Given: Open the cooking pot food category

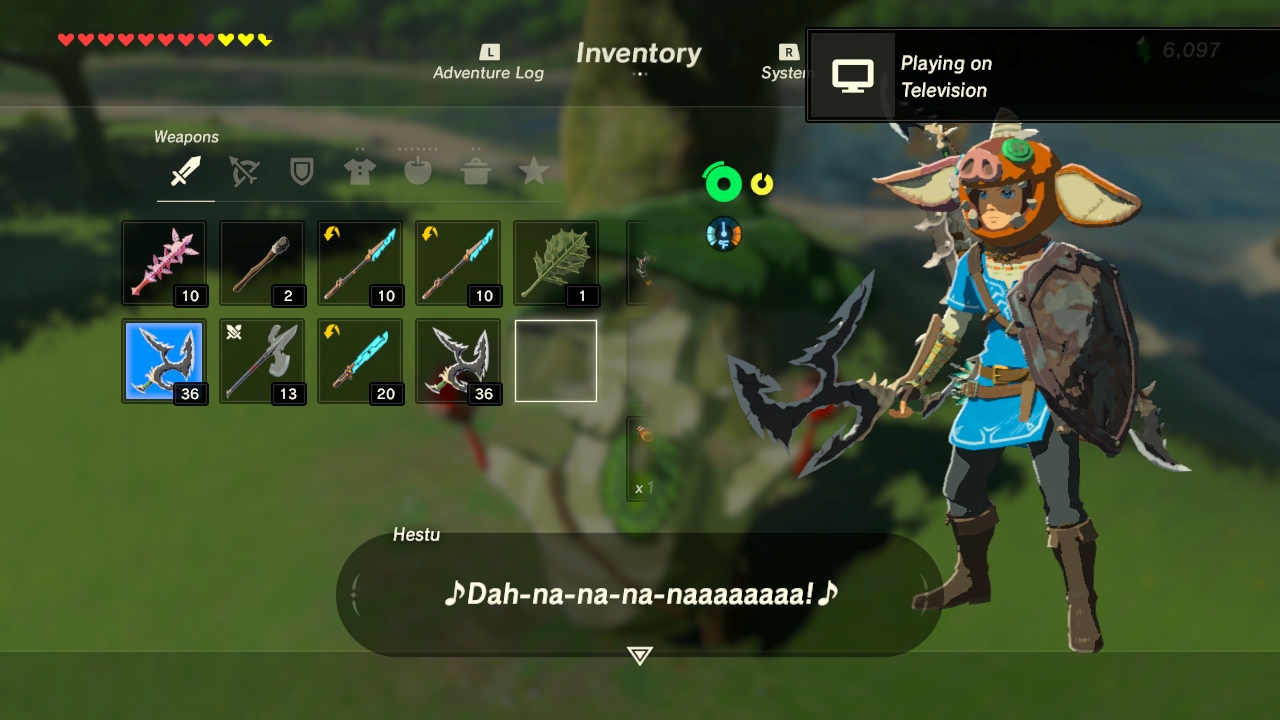Looking at the screenshot, I should tap(475, 172).
